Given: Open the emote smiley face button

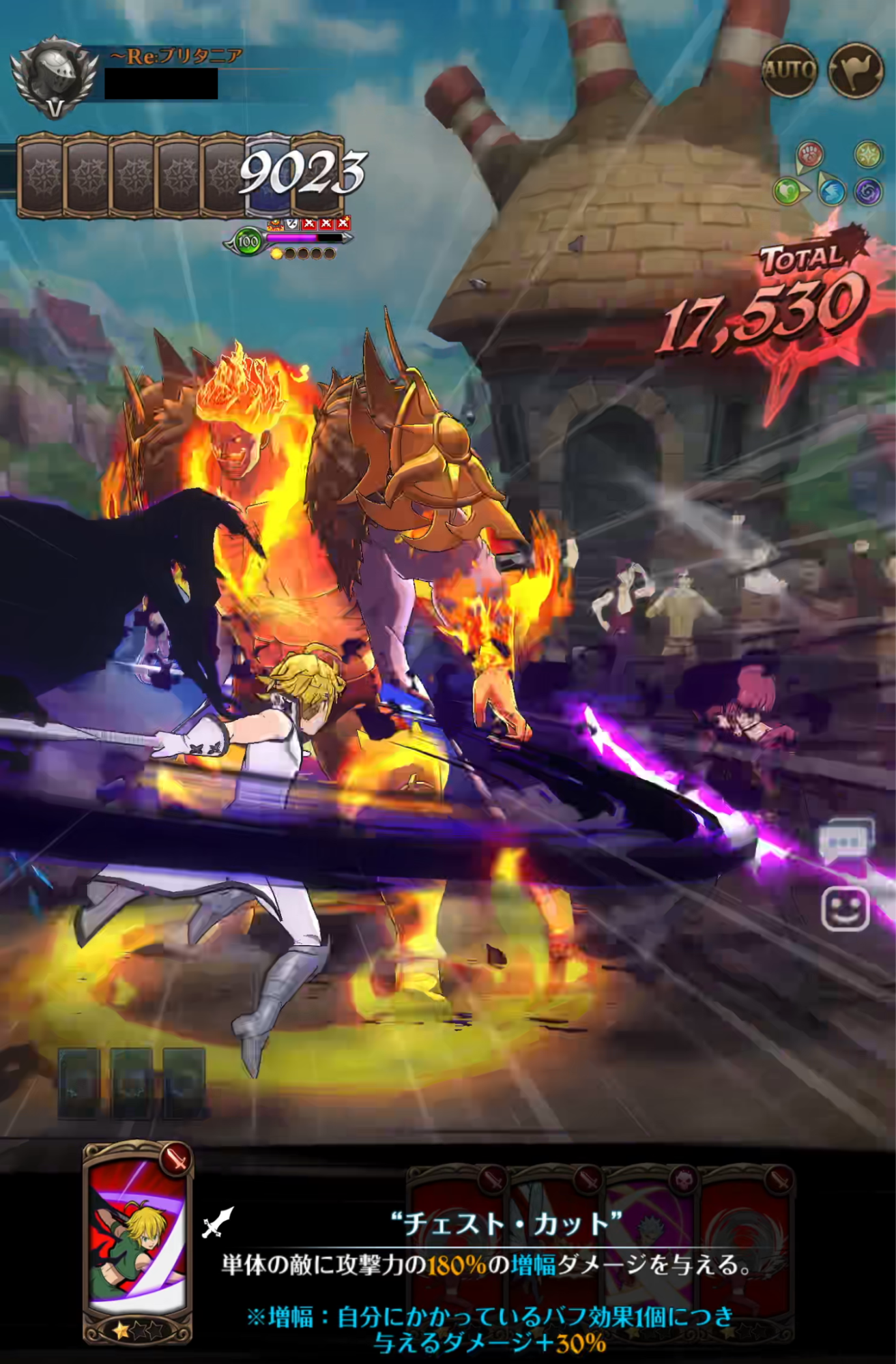Looking at the screenshot, I should [x=845, y=908].
